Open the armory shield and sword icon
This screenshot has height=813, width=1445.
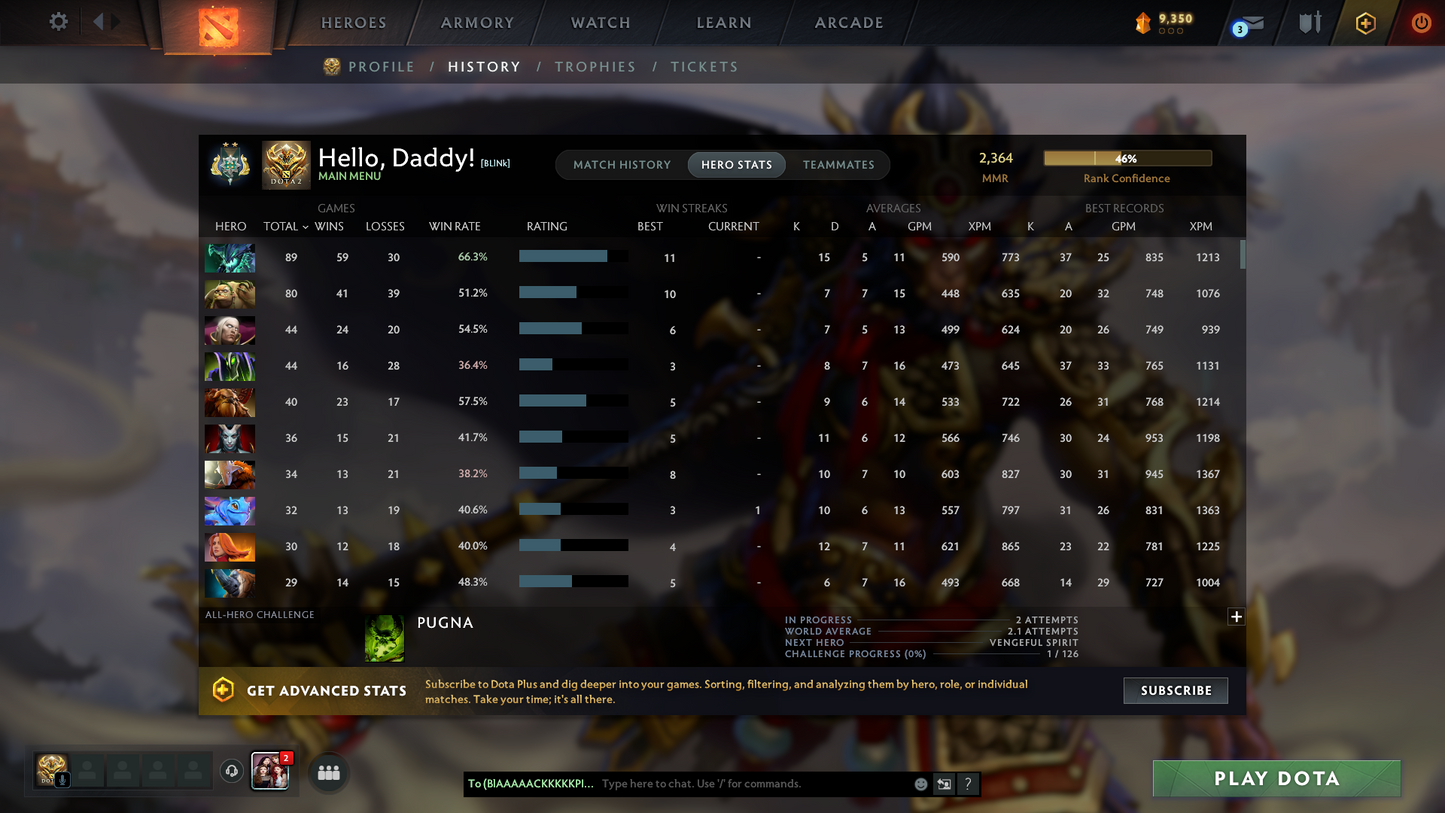1310,22
